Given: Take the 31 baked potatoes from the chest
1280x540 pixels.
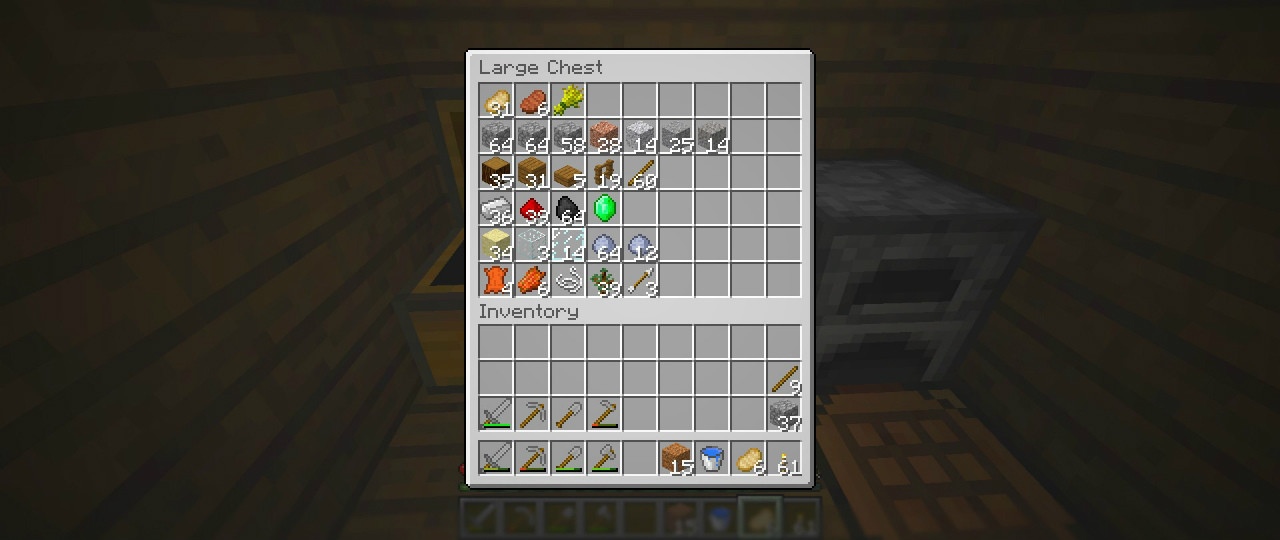Looking at the screenshot, I should point(496,100).
